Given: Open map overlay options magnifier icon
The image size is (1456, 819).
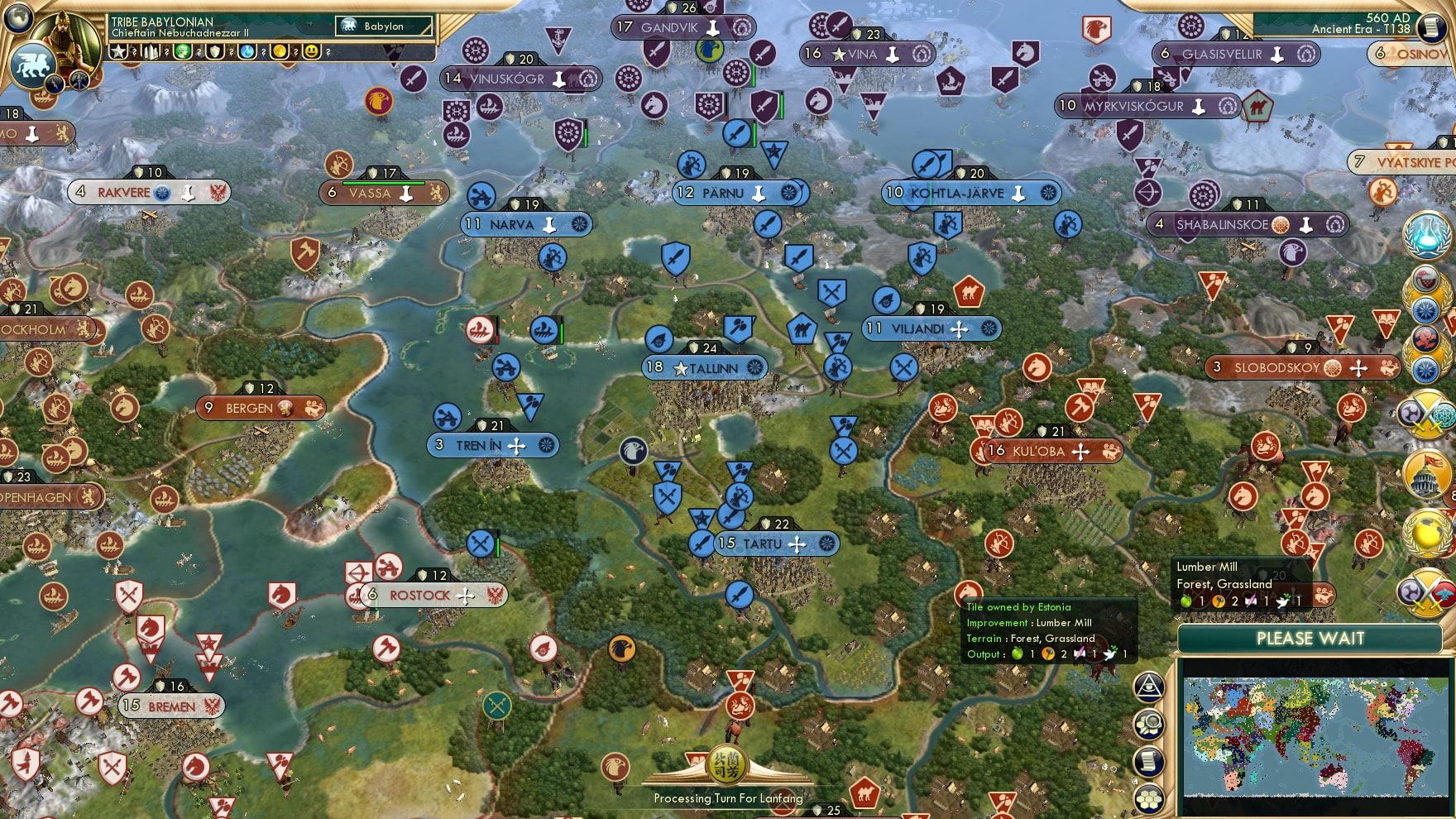Looking at the screenshot, I should coord(1147,725).
